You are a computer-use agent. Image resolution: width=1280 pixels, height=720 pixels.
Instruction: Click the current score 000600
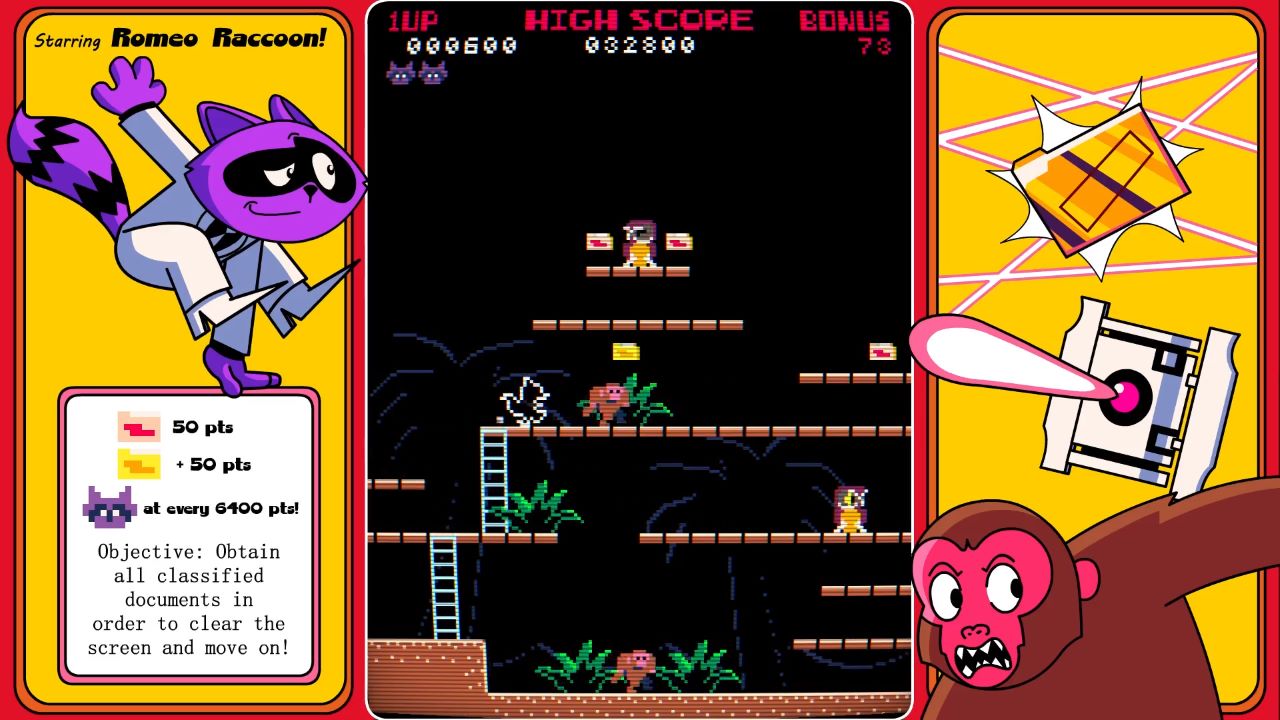(x=472, y=44)
